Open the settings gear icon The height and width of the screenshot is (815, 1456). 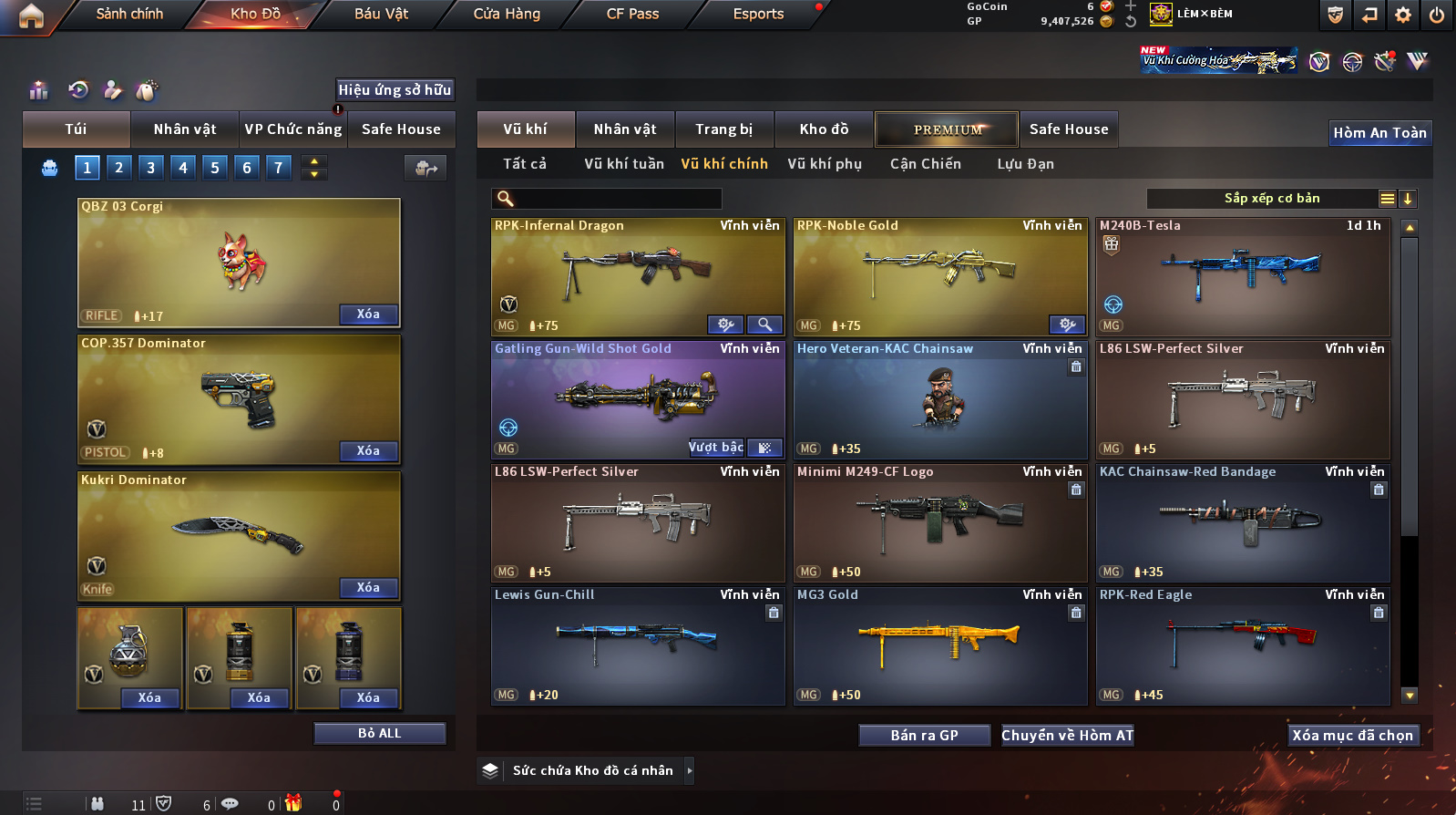(1403, 15)
